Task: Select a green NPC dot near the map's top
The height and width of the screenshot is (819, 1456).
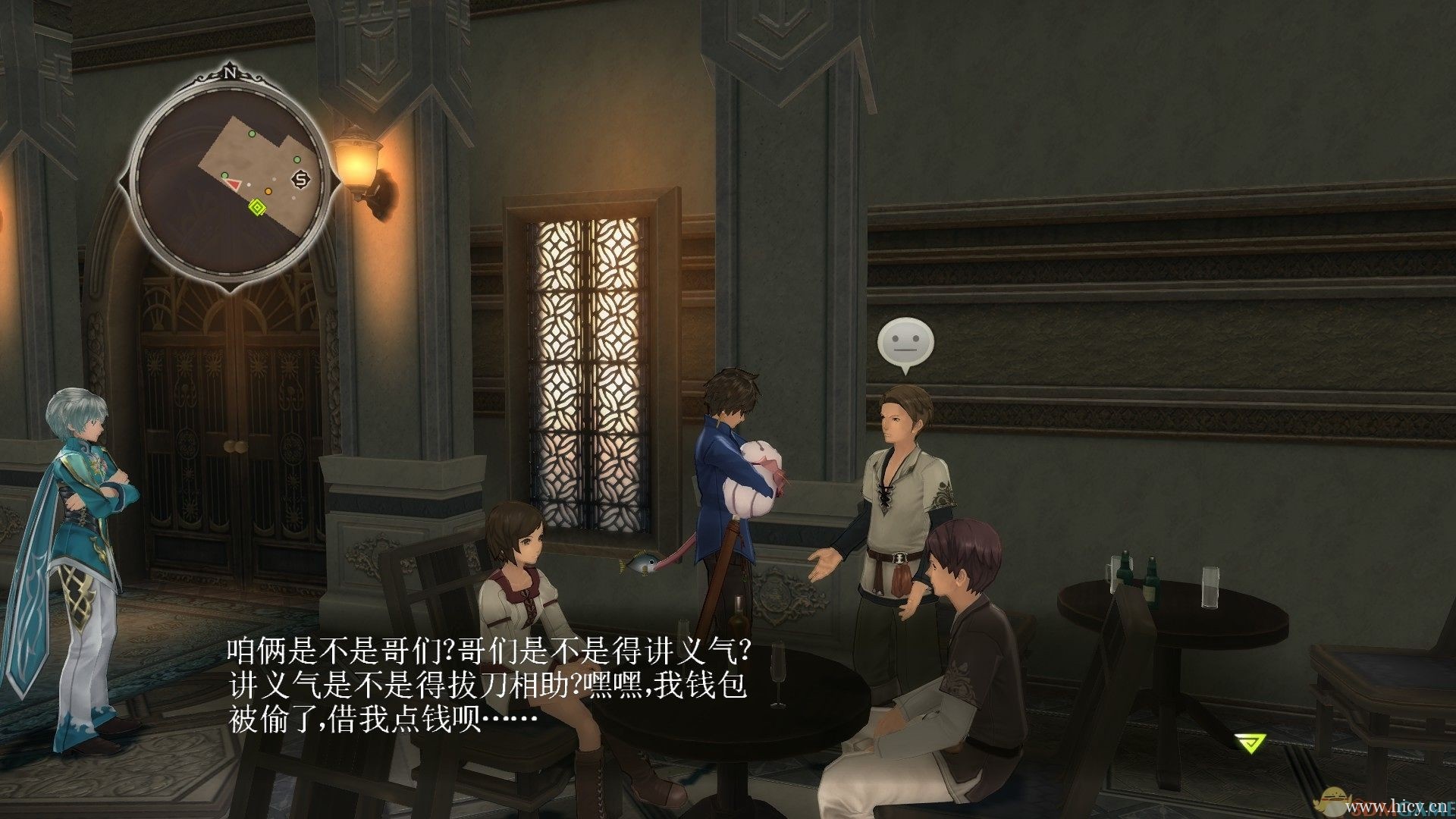Action: [252, 133]
